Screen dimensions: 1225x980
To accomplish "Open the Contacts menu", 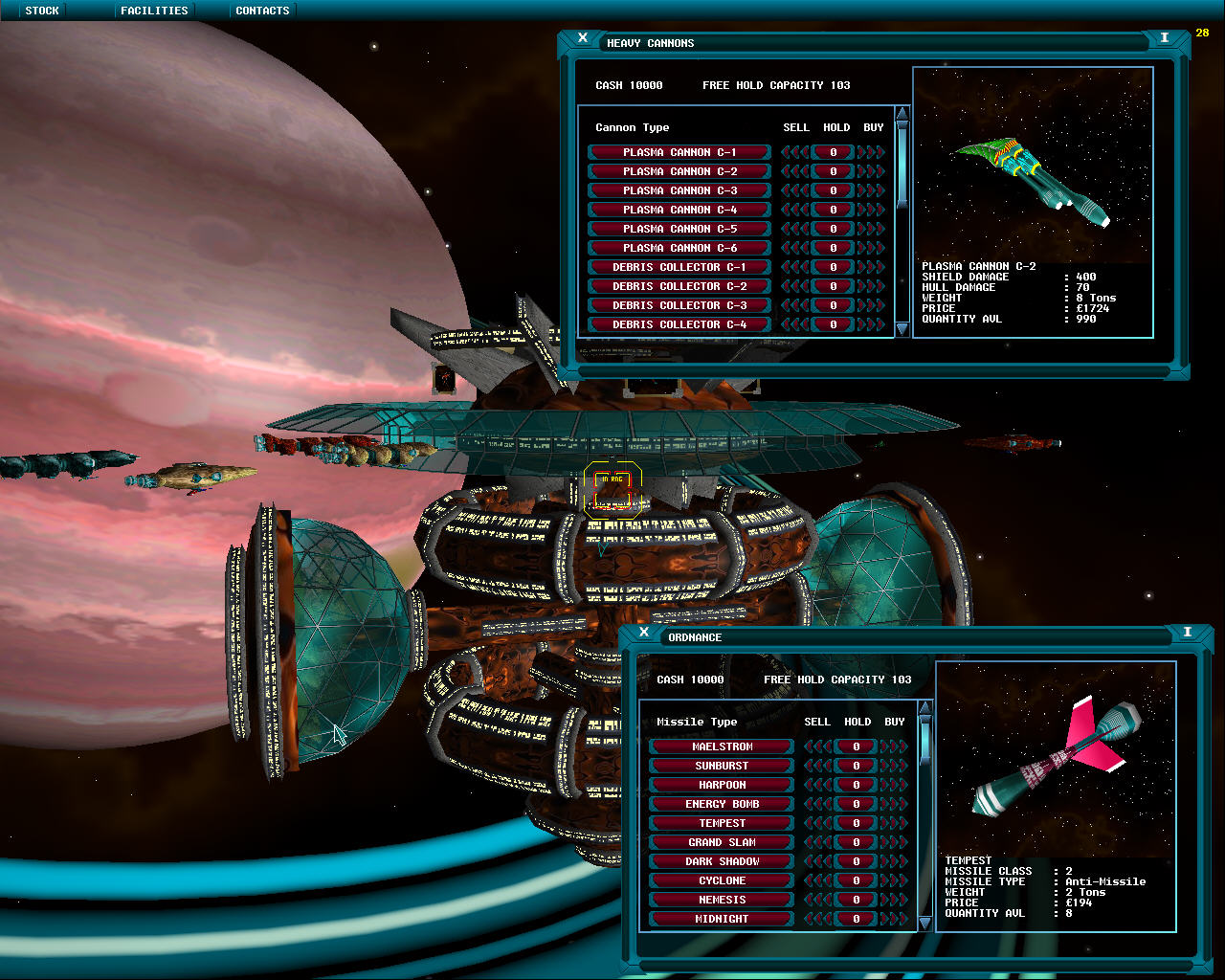I will point(262,11).
